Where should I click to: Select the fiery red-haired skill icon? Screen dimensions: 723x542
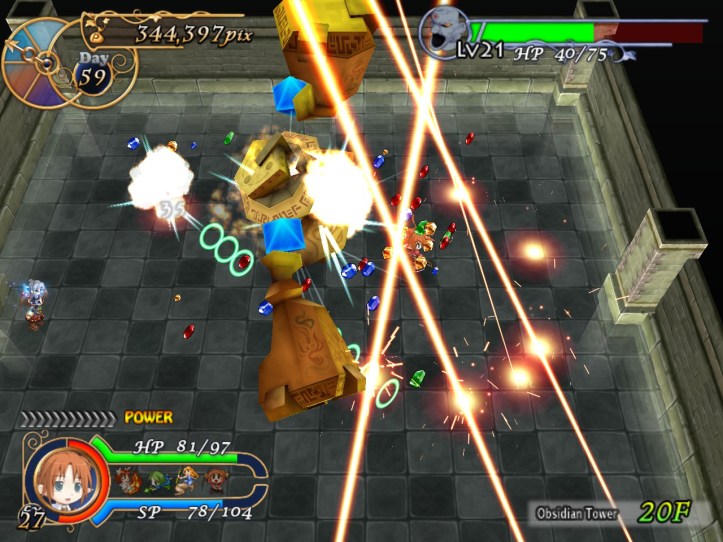tap(127, 481)
